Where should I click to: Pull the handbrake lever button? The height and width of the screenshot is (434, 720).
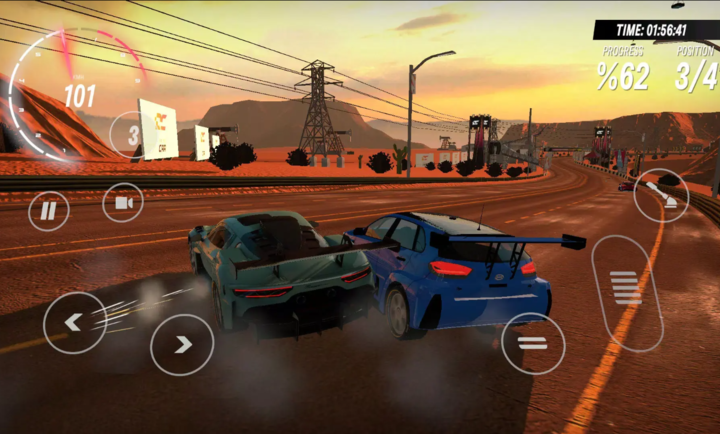[661, 194]
